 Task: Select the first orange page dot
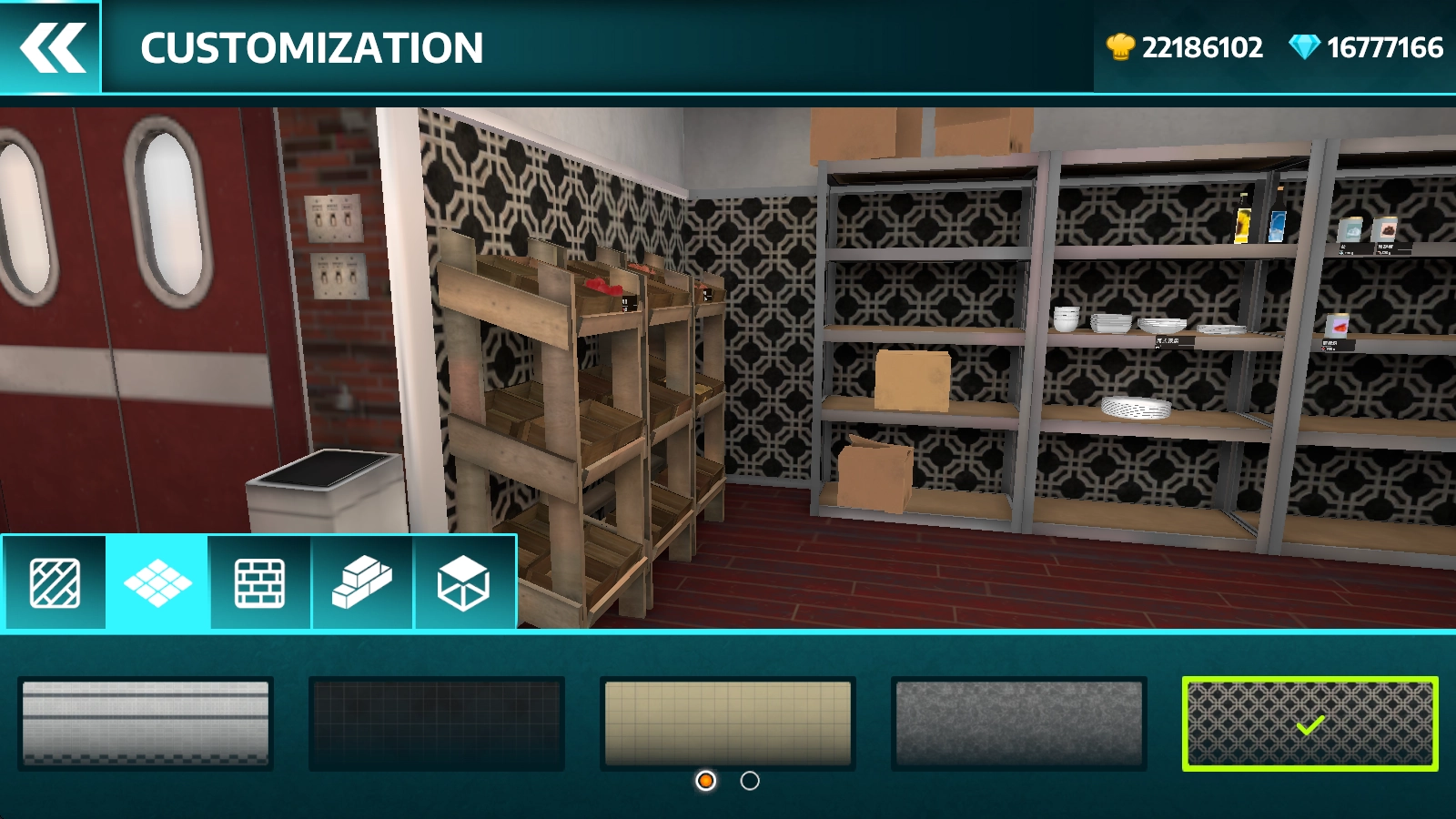tap(705, 781)
